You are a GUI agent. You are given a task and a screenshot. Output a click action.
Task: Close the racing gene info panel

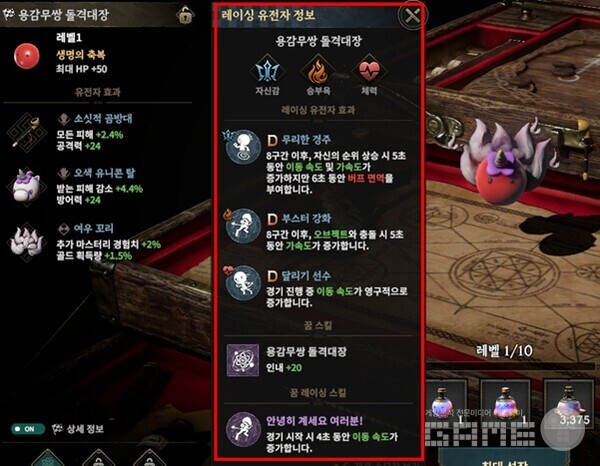click(x=410, y=15)
